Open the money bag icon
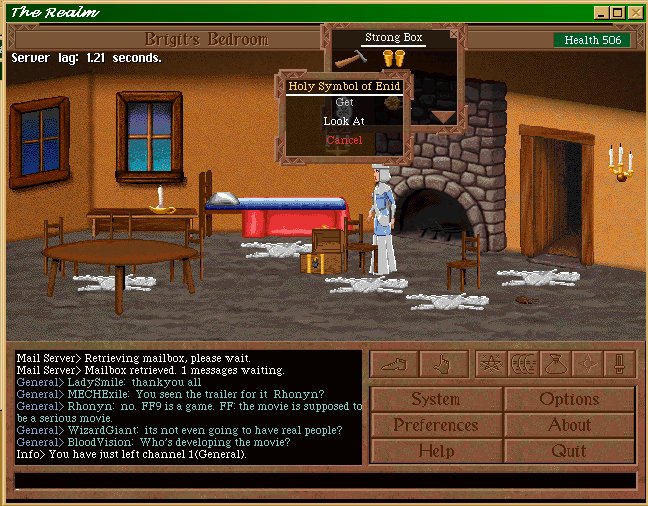The image size is (648, 506). [x=556, y=364]
